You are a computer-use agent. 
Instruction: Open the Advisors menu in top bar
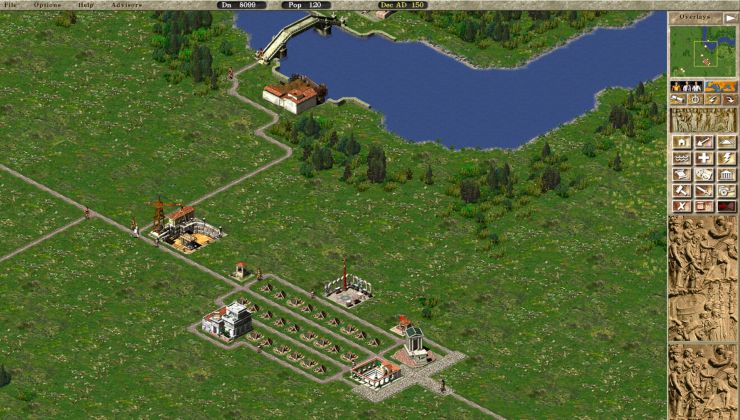127,5
